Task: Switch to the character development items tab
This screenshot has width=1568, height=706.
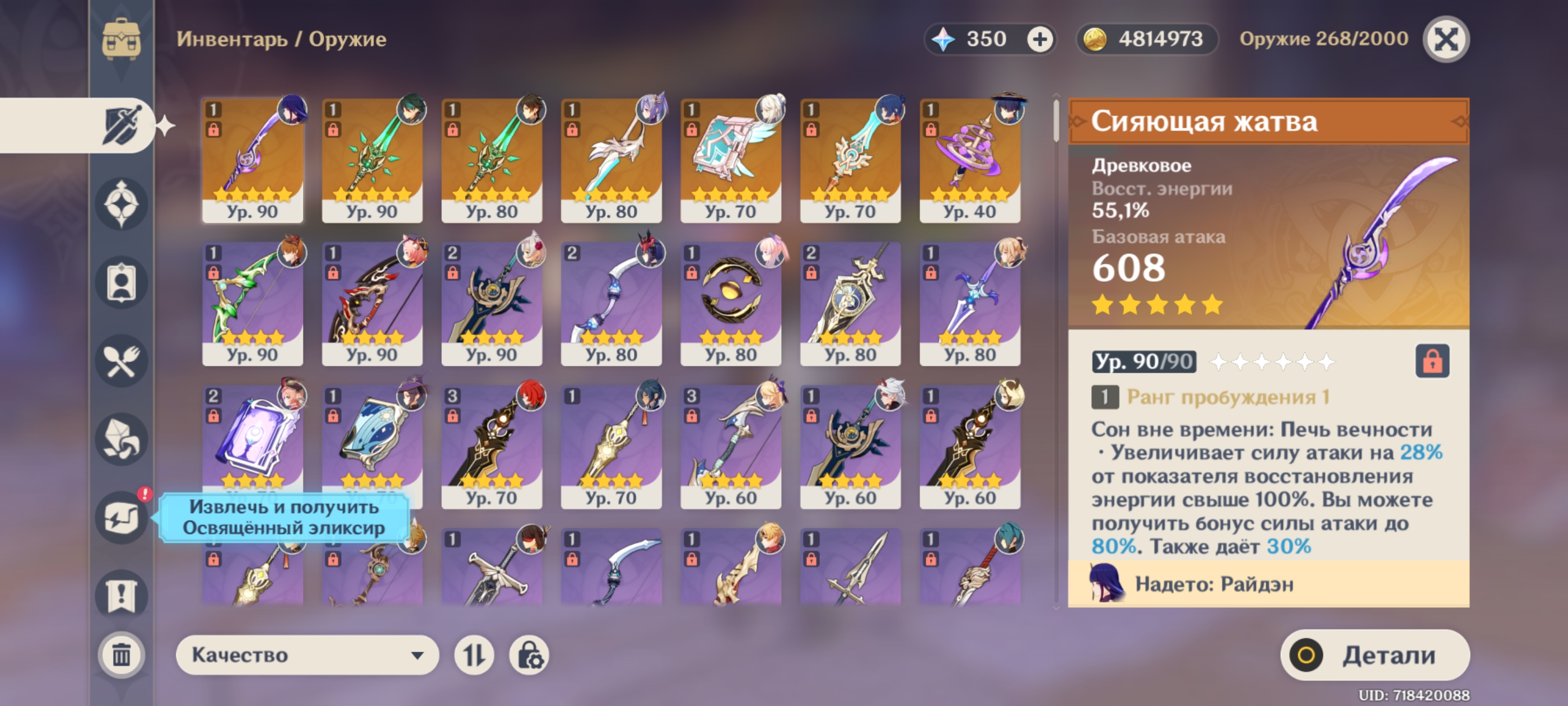Action: coord(121,282)
